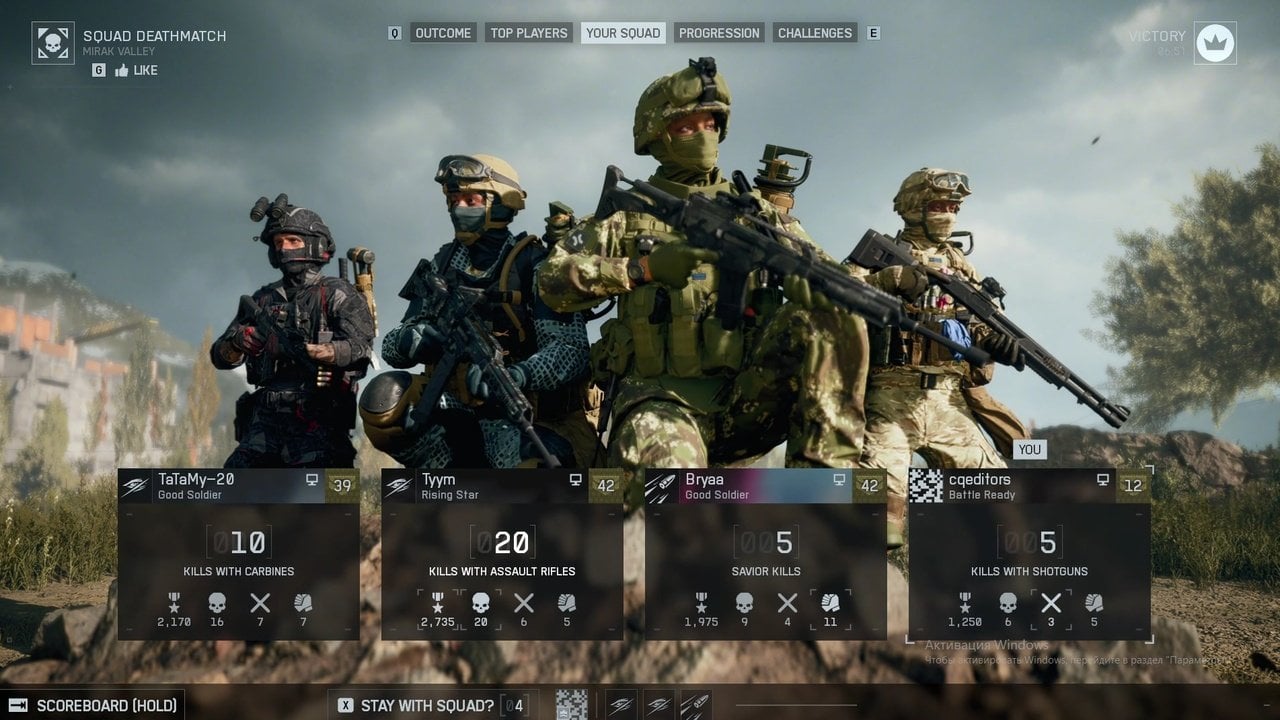This screenshot has height=720, width=1280.
Task: Switch to the Outcome tab
Action: point(443,33)
